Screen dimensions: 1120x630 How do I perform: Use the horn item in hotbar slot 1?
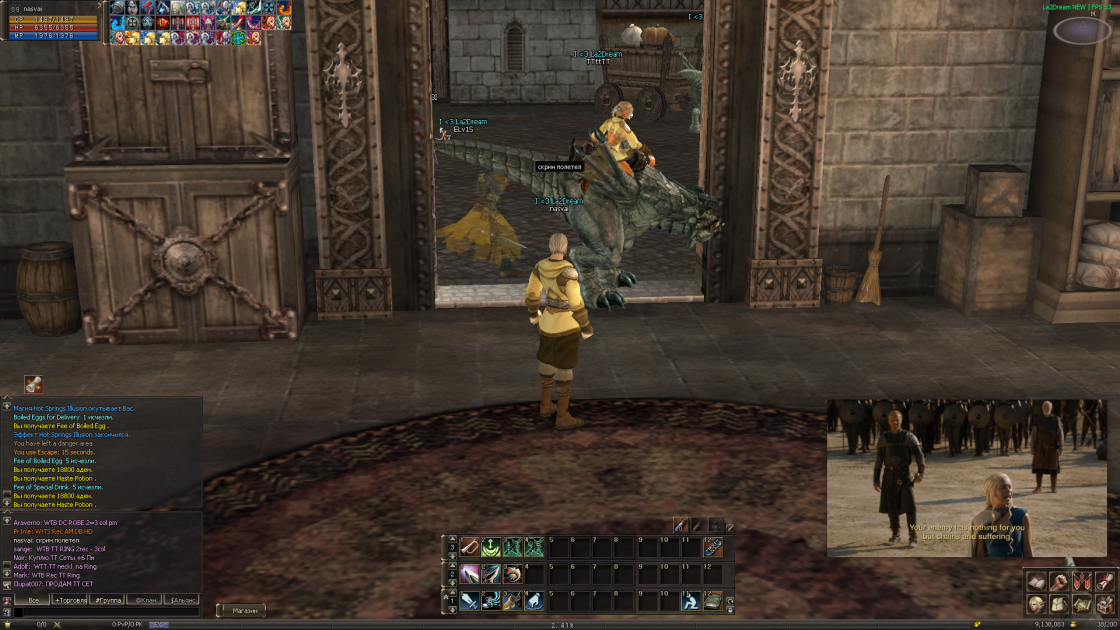pyautogui.click(x=469, y=547)
